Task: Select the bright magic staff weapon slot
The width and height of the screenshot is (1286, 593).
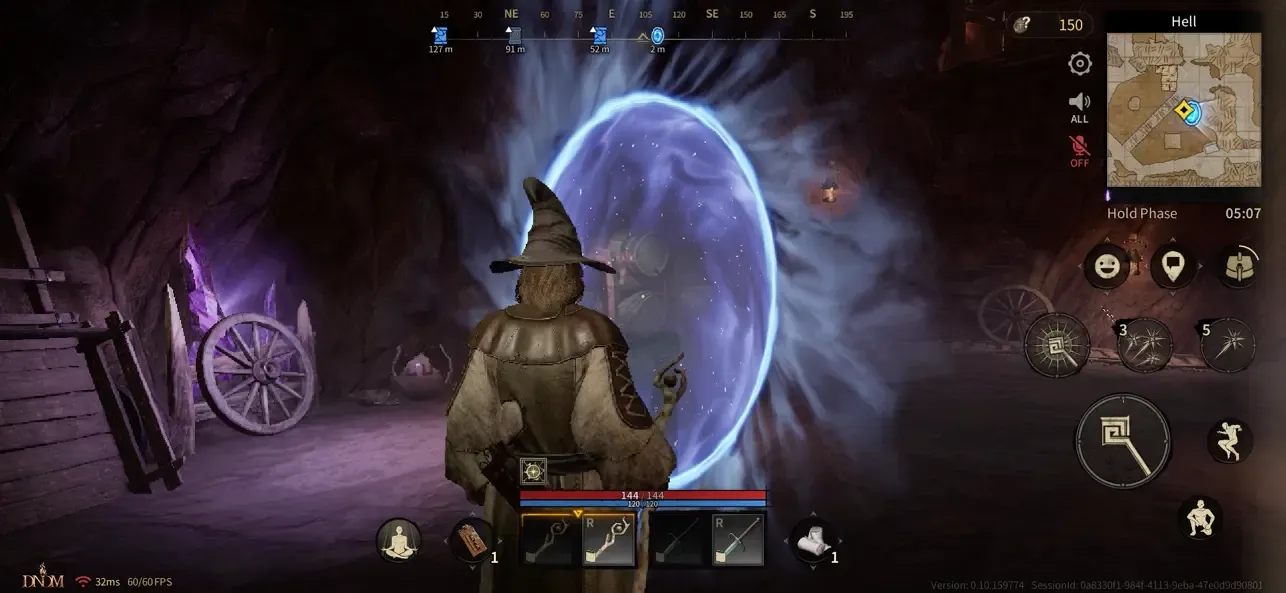Action: (608, 540)
